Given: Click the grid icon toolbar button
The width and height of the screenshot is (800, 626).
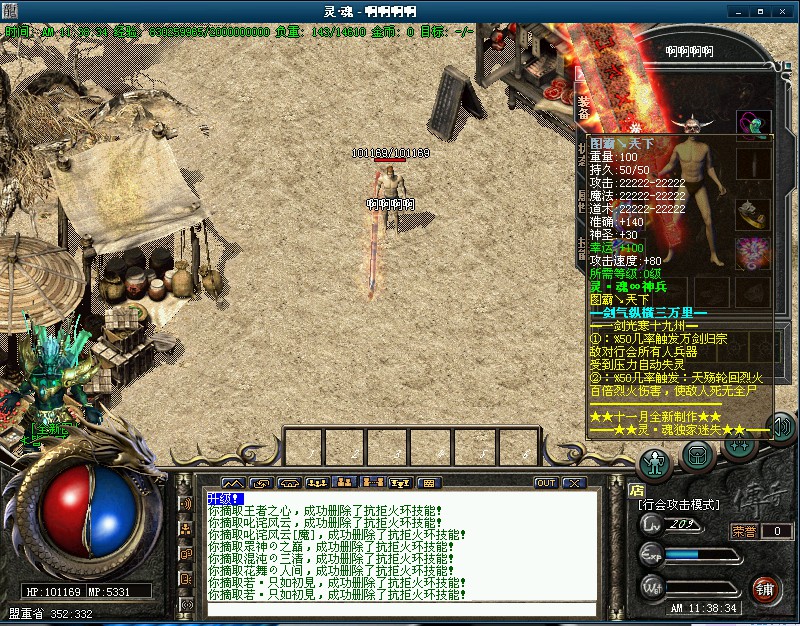Looking at the screenshot, I should coord(430,483).
